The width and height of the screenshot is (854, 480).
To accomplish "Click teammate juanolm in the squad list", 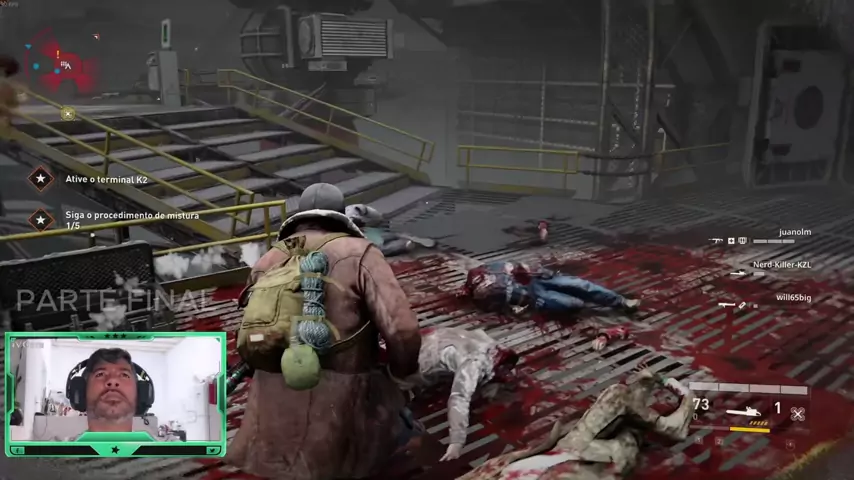I will pyautogui.click(x=794, y=232).
